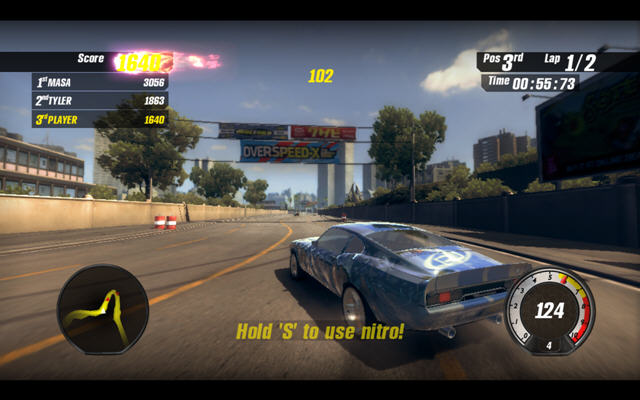Select MASA's row in the leaderboard

[100, 82]
